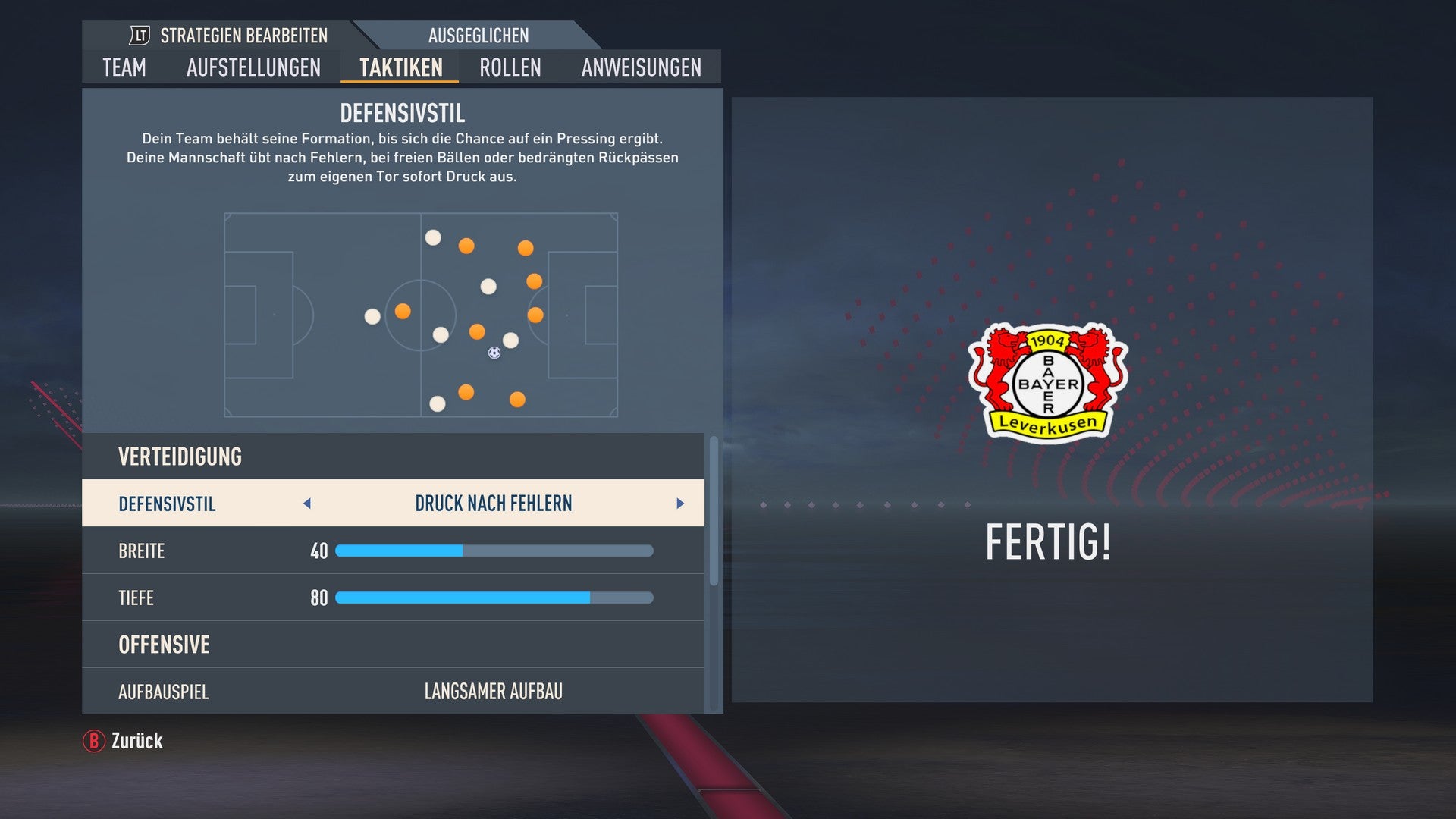Open the Aufstellungen tab
Screen dimensions: 1456x819
pyautogui.click(x=253, y=67)
